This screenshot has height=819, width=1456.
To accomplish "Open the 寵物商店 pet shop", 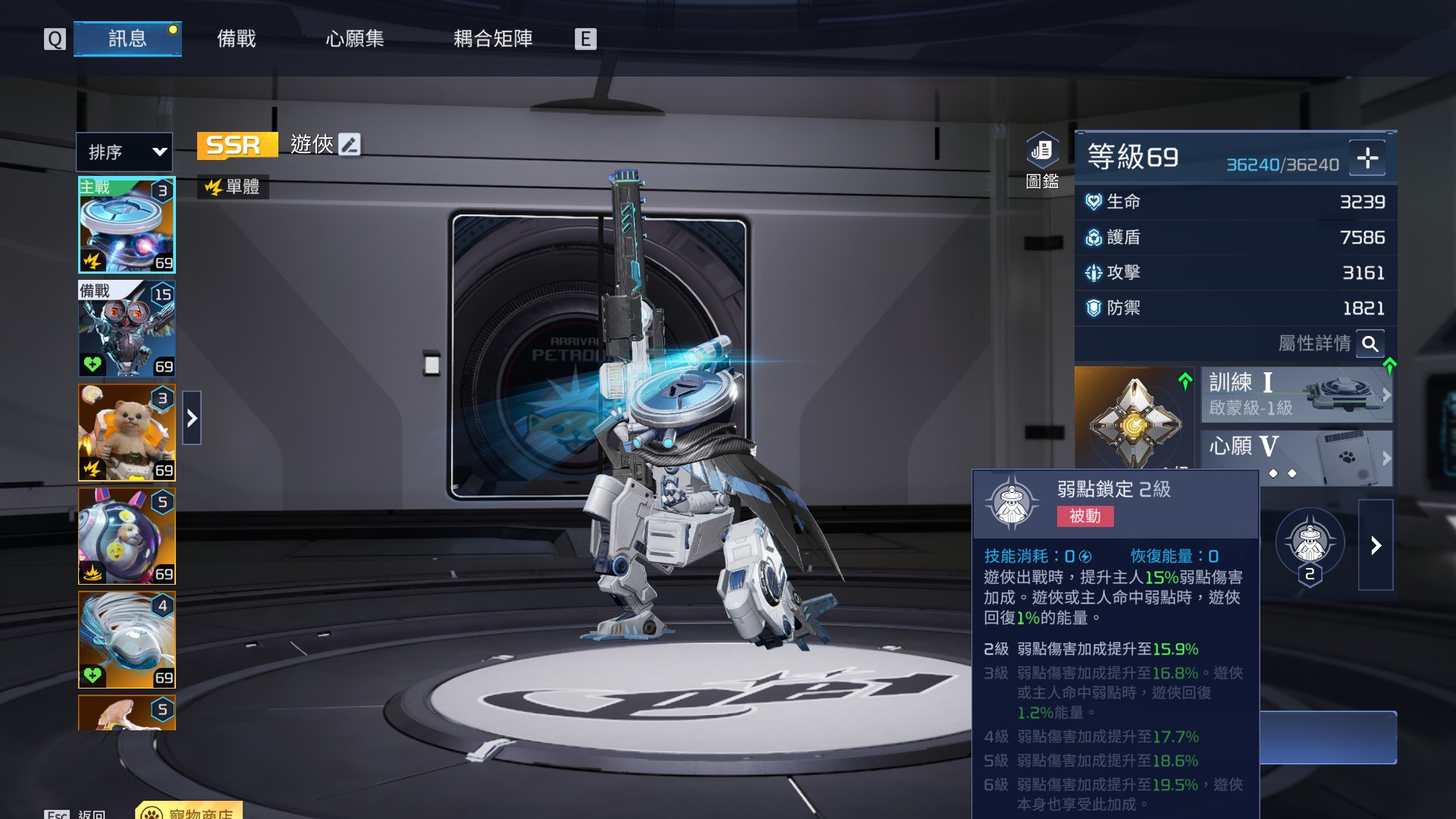I will click(190, 812).
